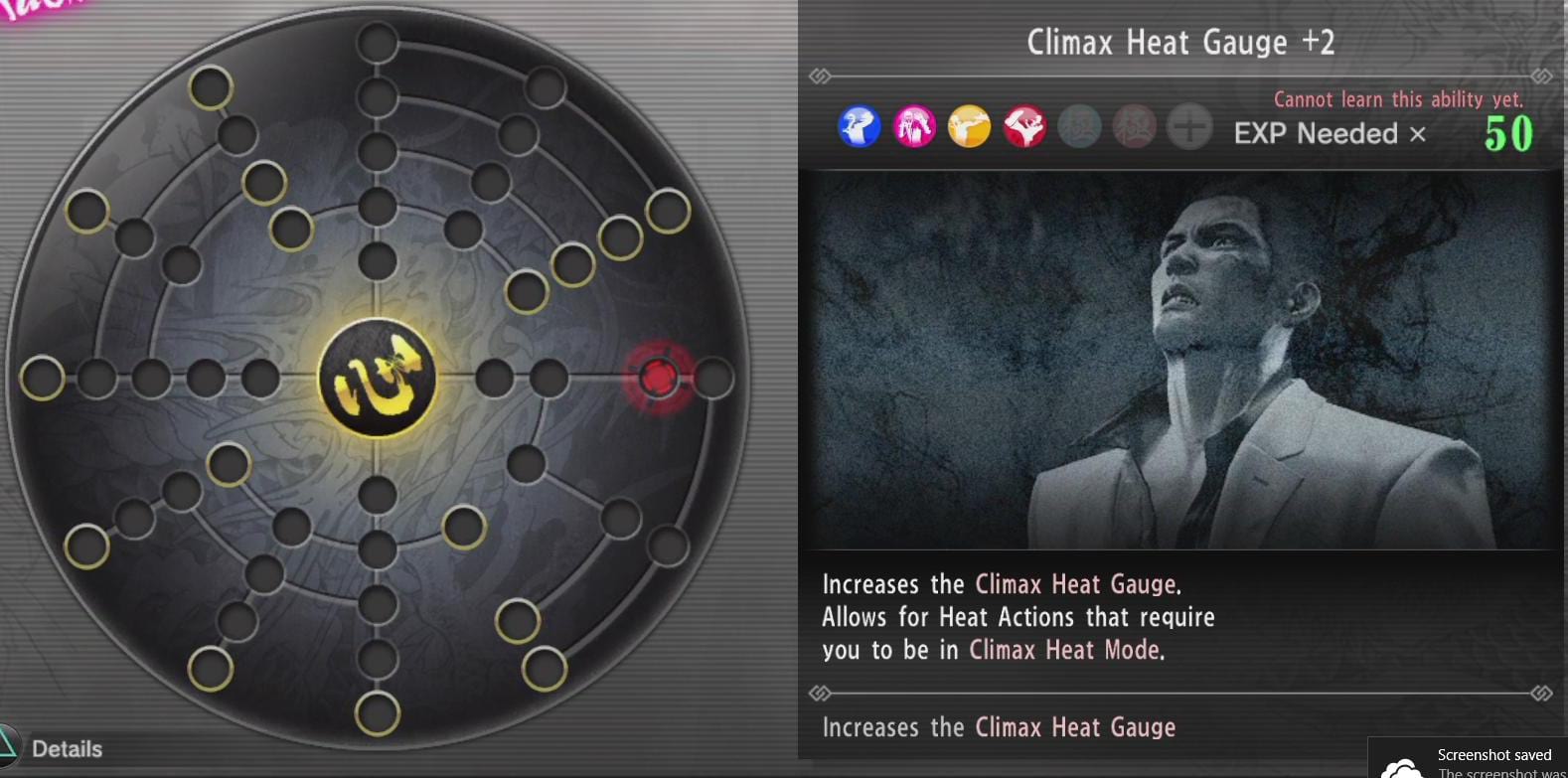Select the blue Brawler style icon
Viewport: 1568px width, 778px height.
tap(861, 127)
